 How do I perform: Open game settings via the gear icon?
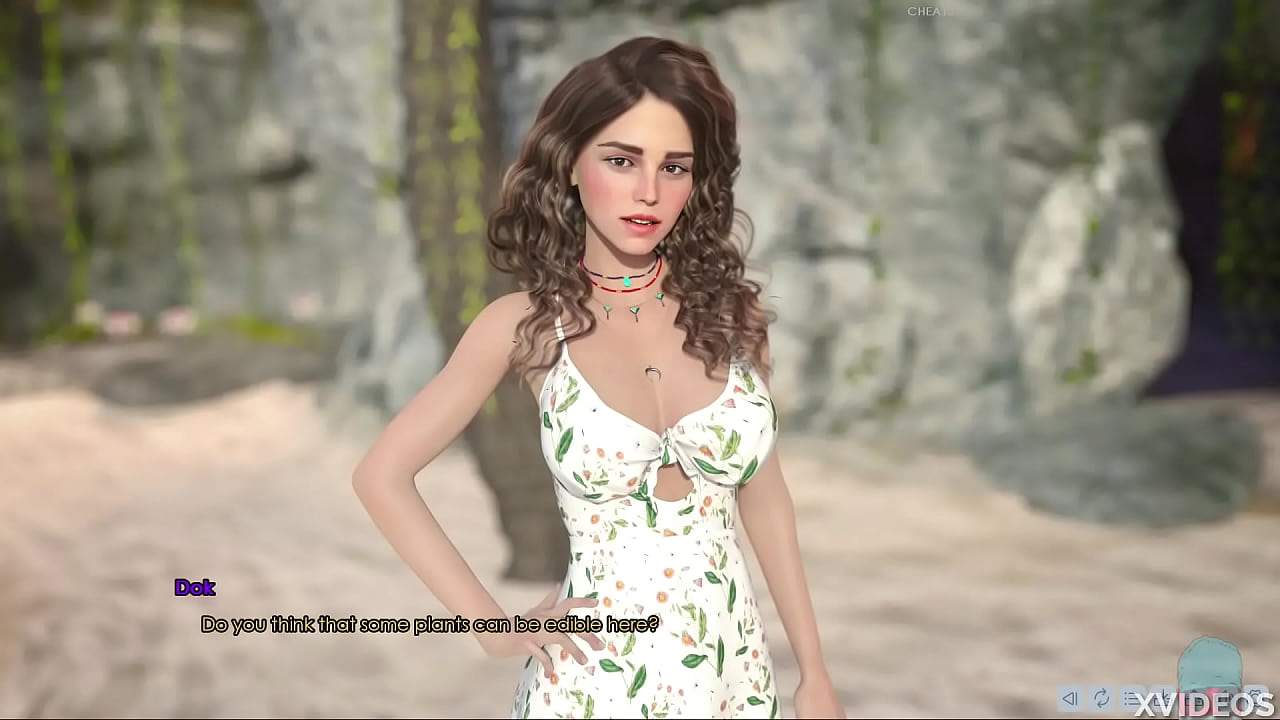[x=1255, y=698]
